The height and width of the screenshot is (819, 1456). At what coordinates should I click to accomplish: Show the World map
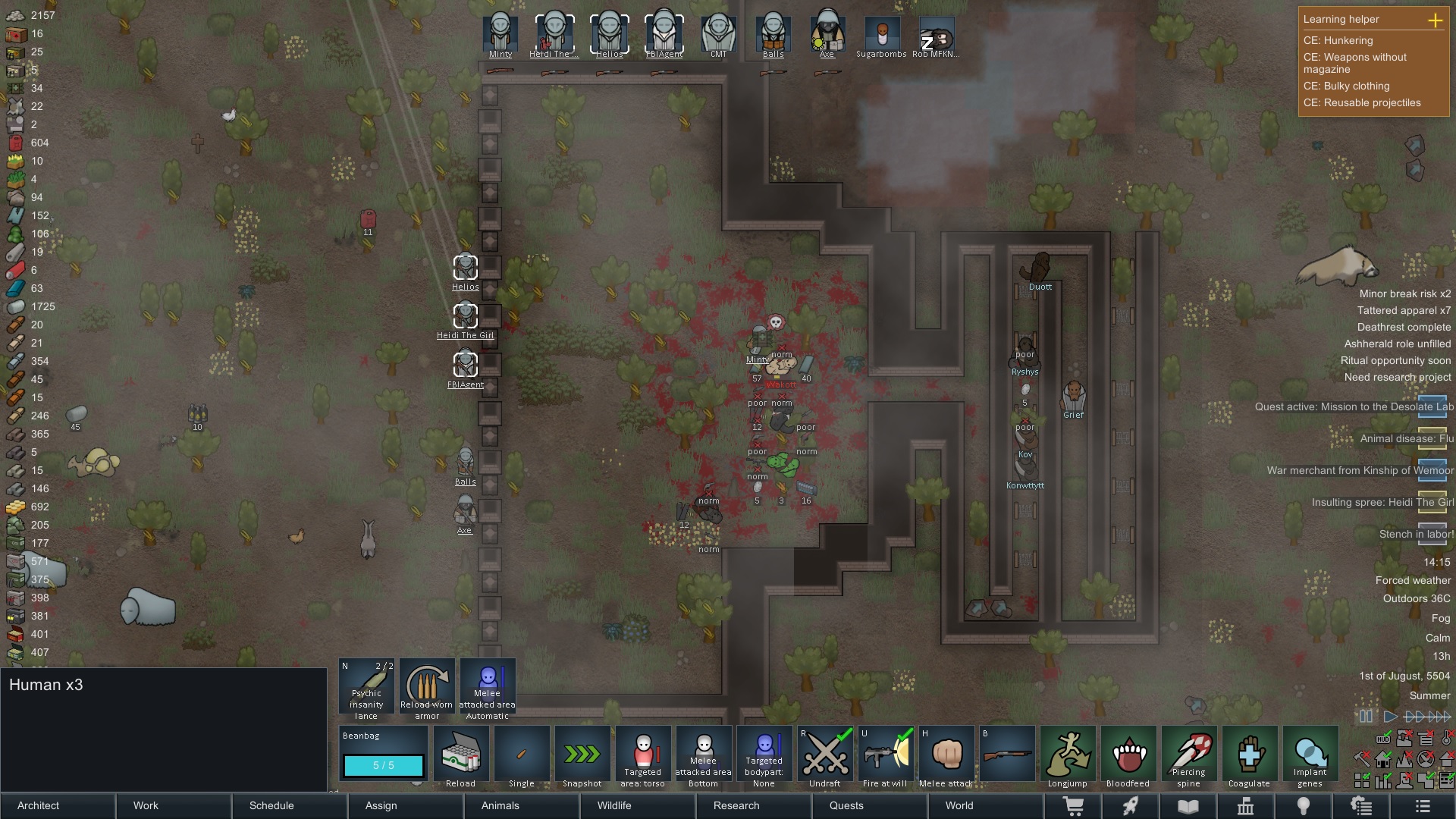point(959,805)
